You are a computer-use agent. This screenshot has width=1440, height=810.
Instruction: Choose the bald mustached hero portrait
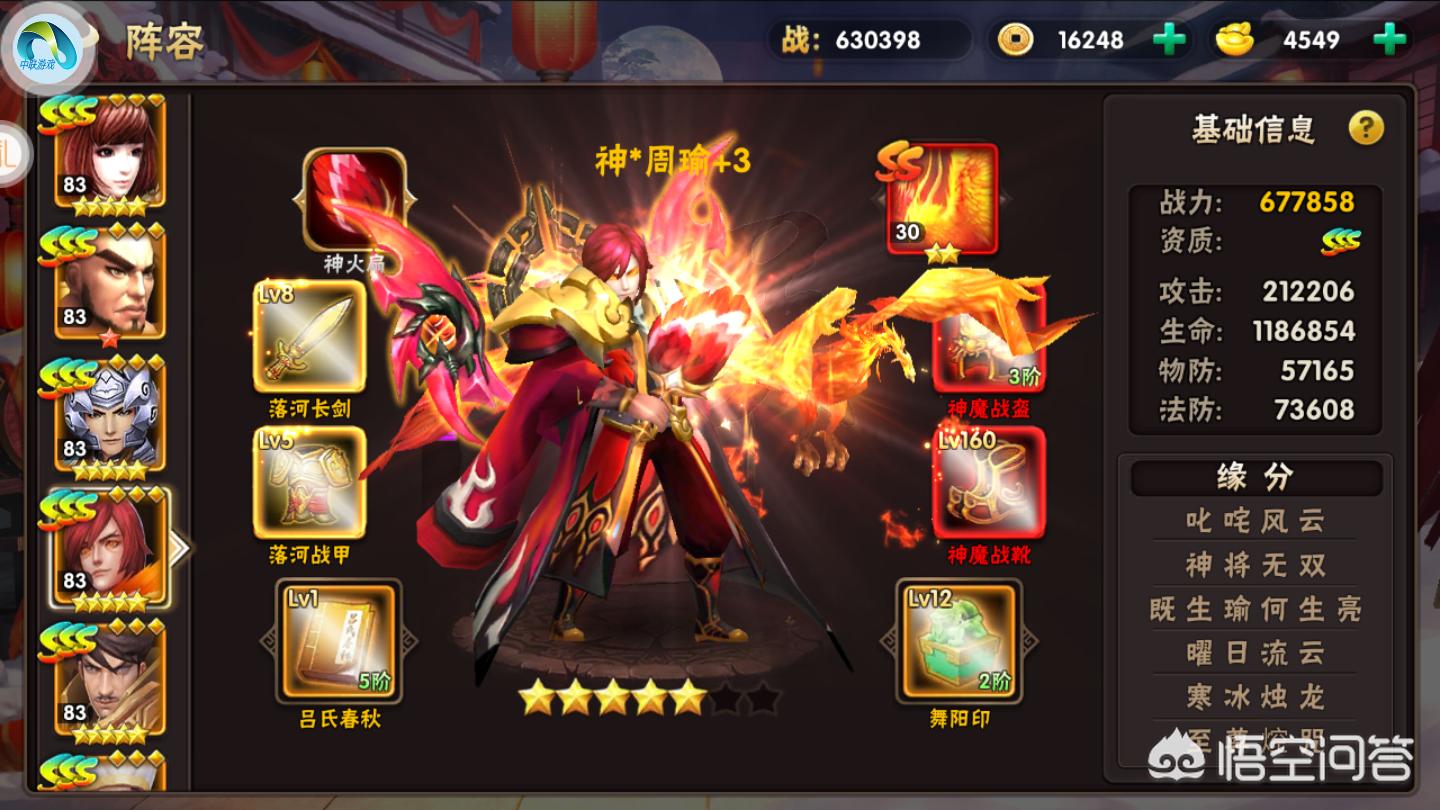coord(109,282)
